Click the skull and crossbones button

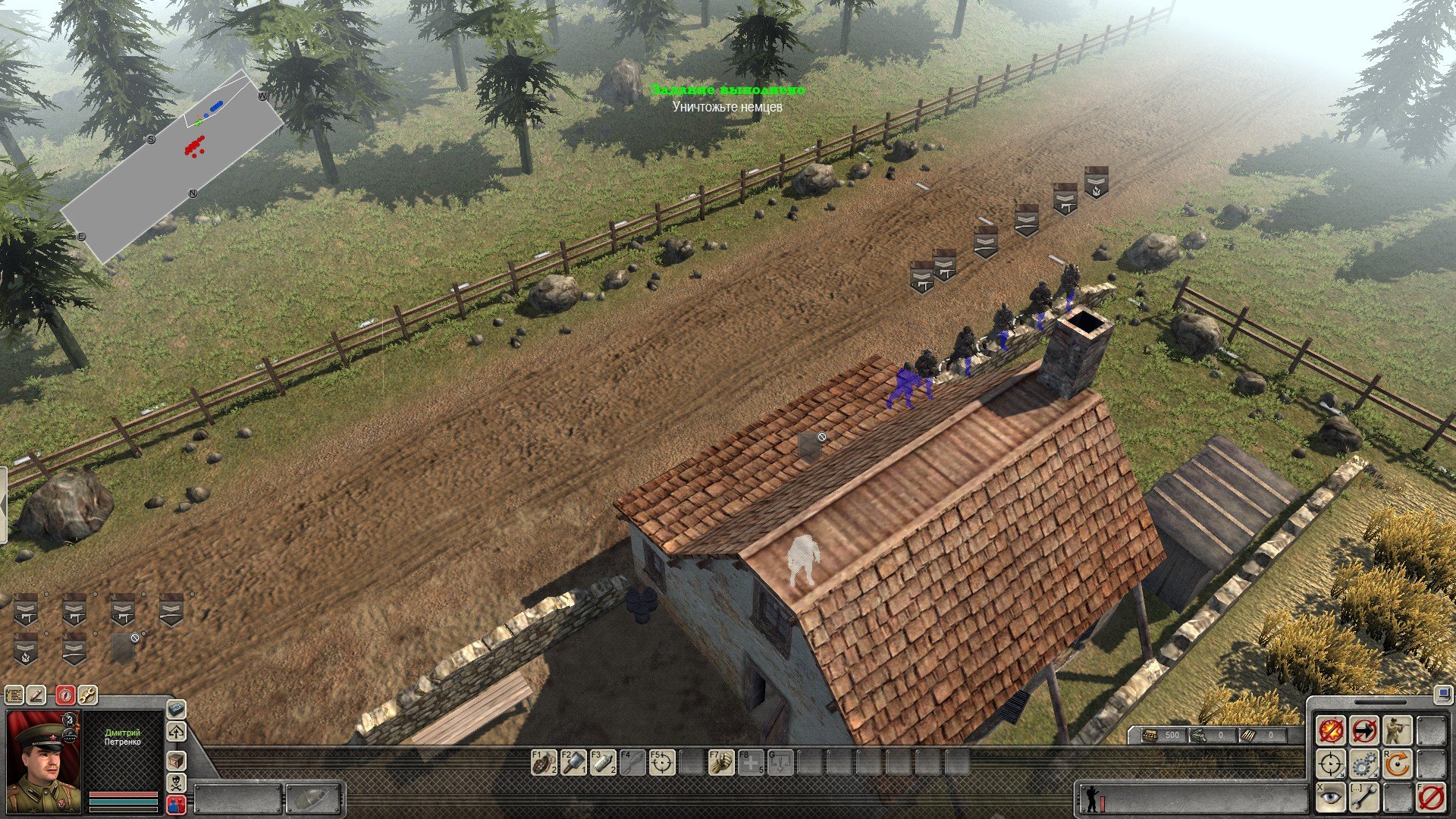tap(176, 783)
